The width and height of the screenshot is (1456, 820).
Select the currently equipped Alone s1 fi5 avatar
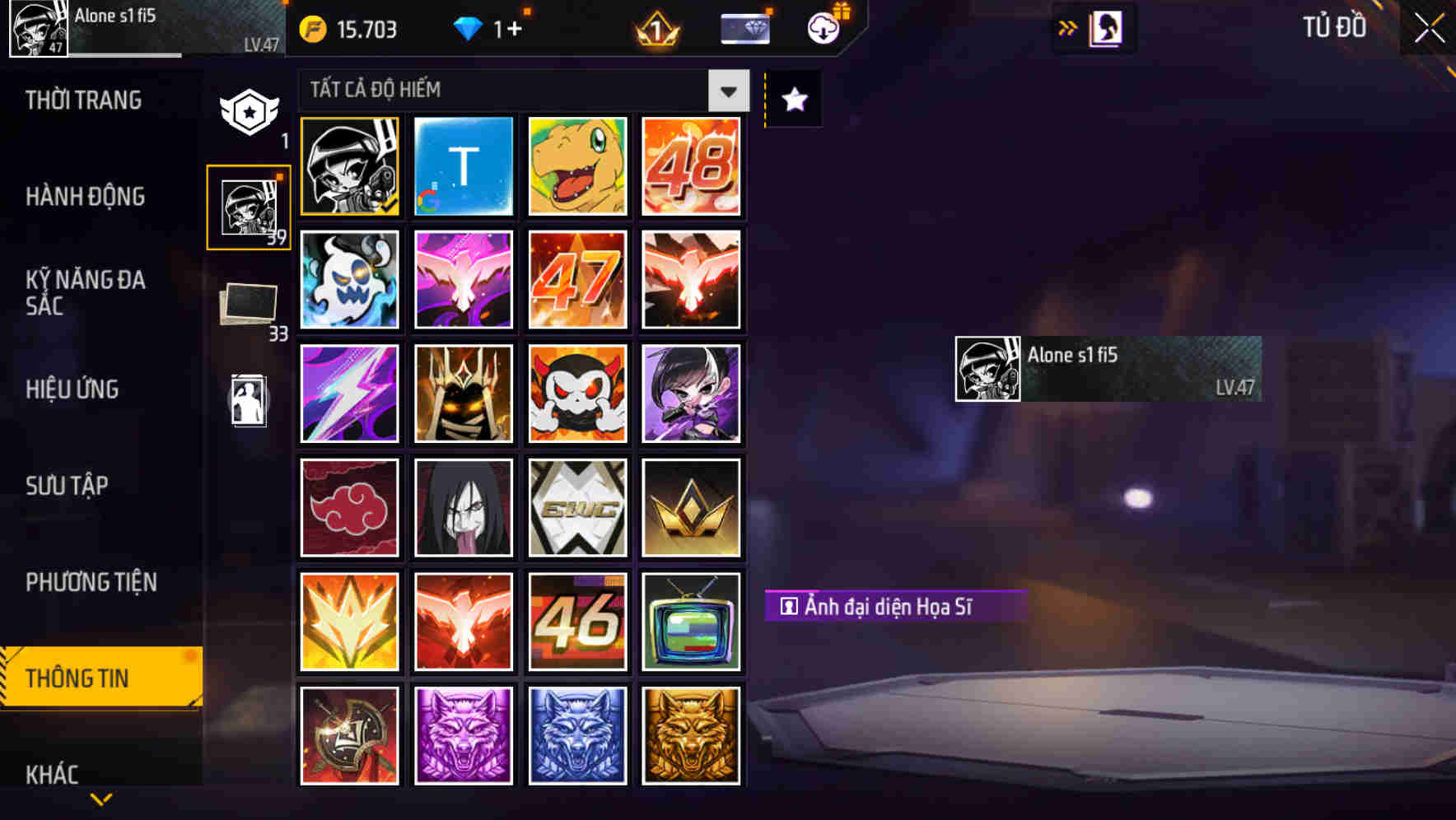pyautogui.click(x=349, y=166)
